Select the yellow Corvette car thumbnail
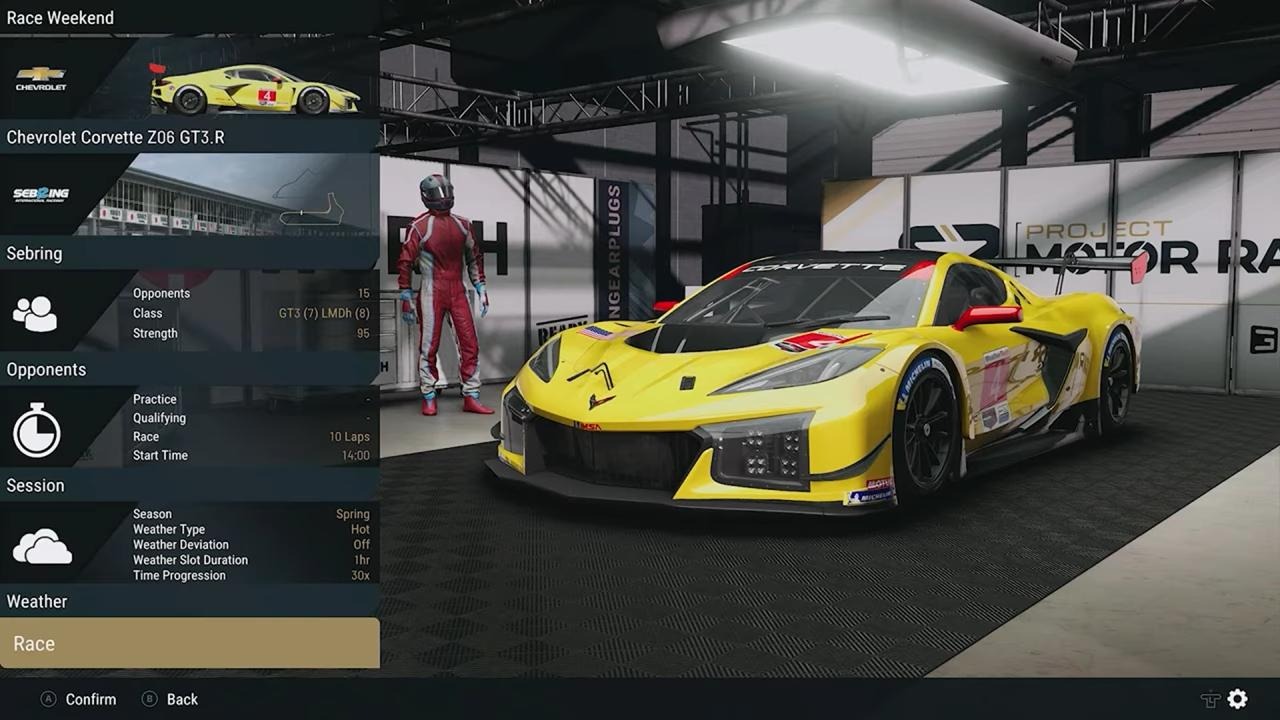The width and height of the screenshot is (1280, 720). pyautogui.click(x=254, y=90)
